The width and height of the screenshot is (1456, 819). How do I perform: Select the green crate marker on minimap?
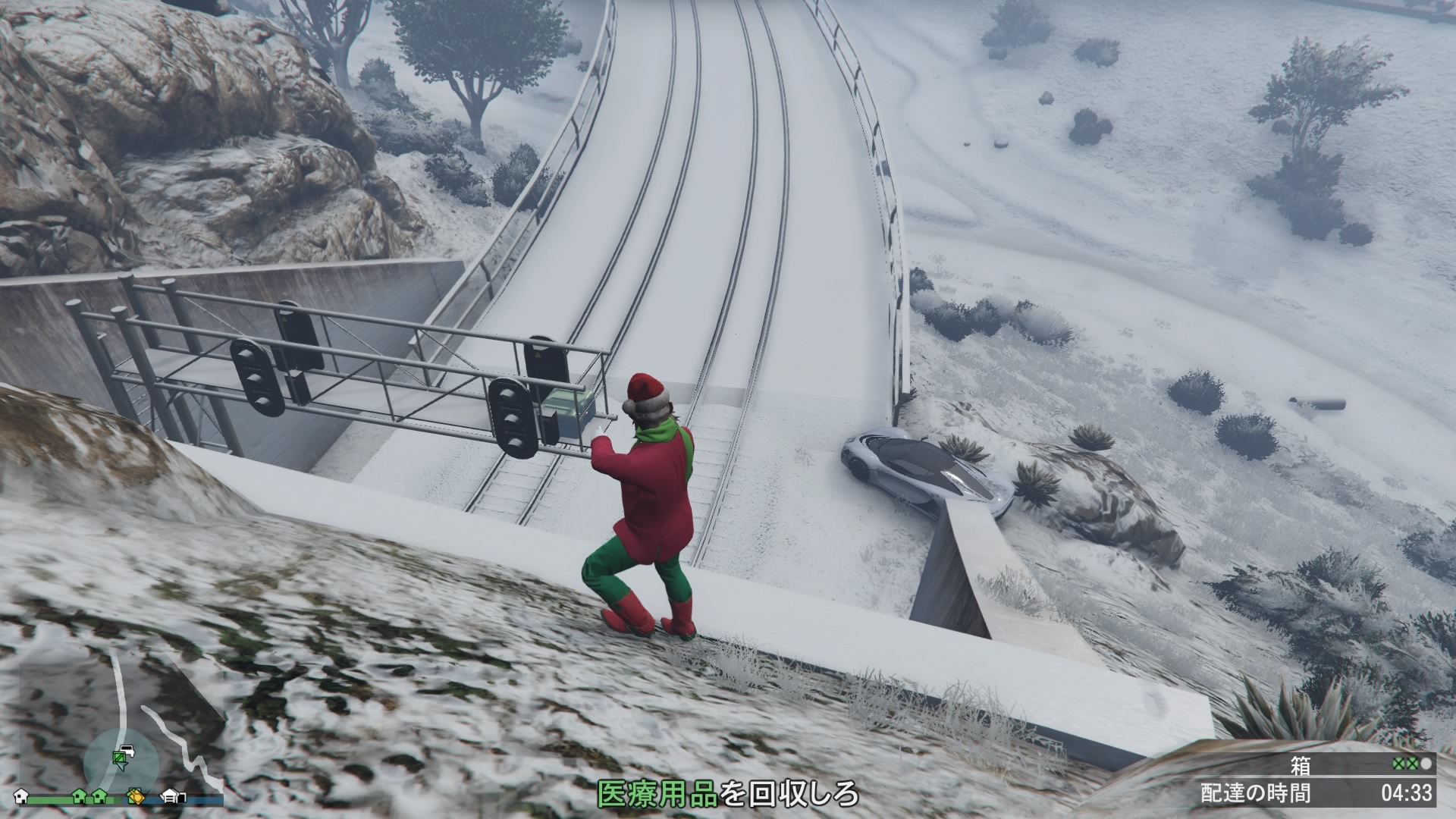tap(118, 758)
